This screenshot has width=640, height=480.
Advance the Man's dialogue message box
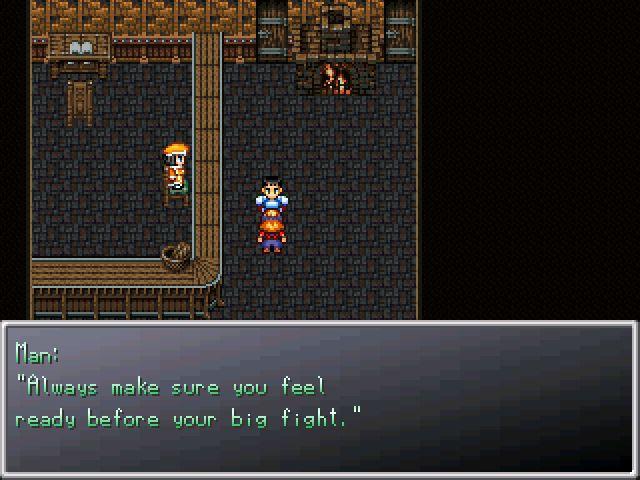pos(319,399)
